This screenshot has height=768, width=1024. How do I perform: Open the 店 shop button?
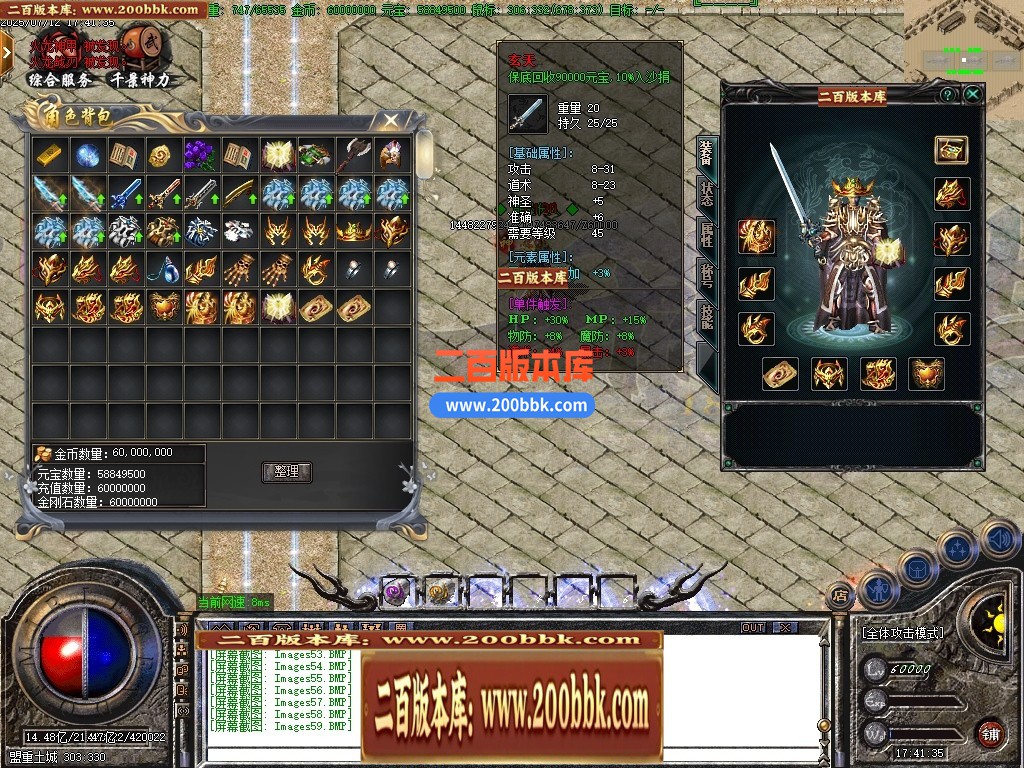tap(840, 597)
